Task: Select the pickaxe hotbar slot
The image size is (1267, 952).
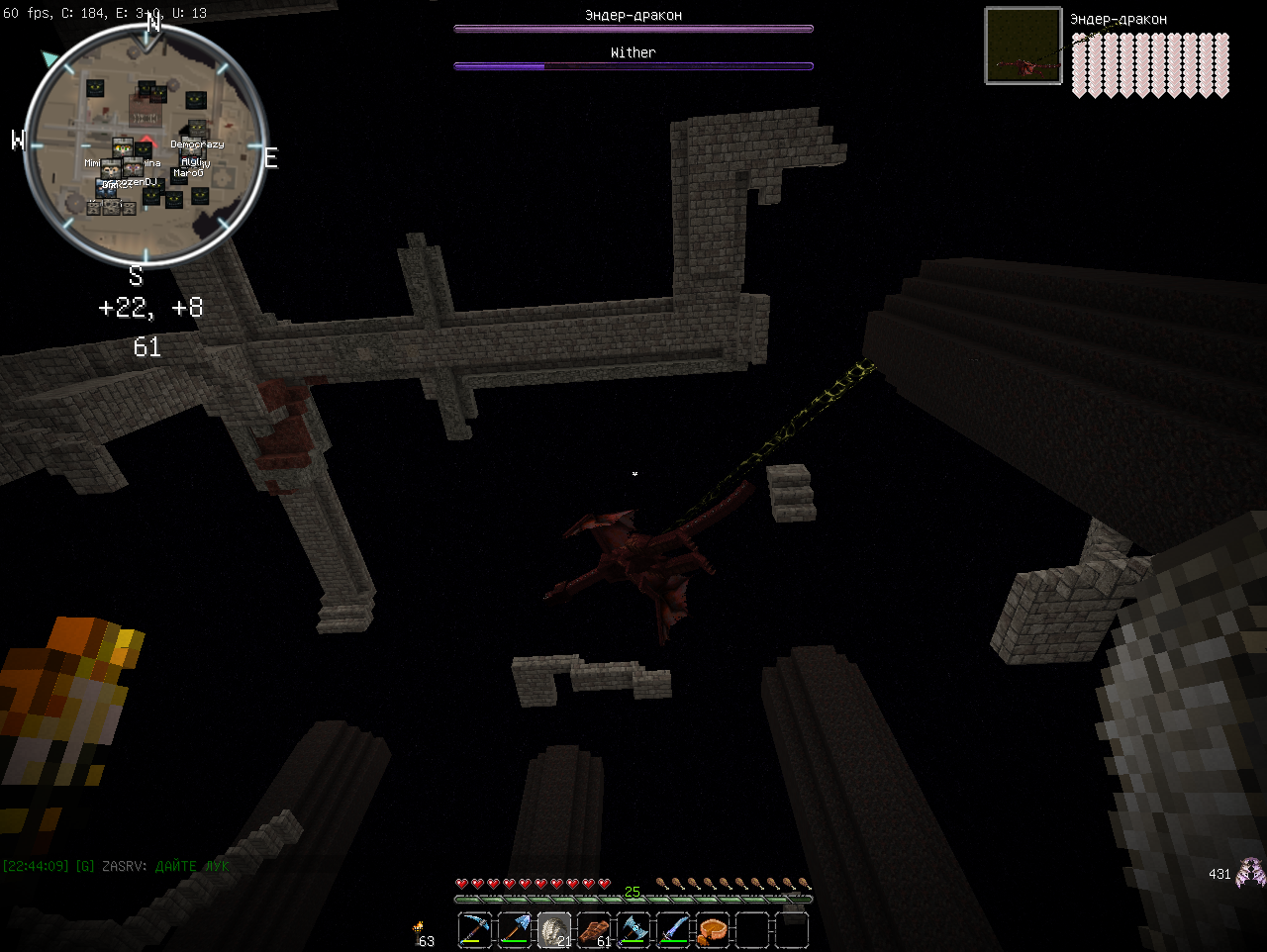Action: [x=475, y=930]
